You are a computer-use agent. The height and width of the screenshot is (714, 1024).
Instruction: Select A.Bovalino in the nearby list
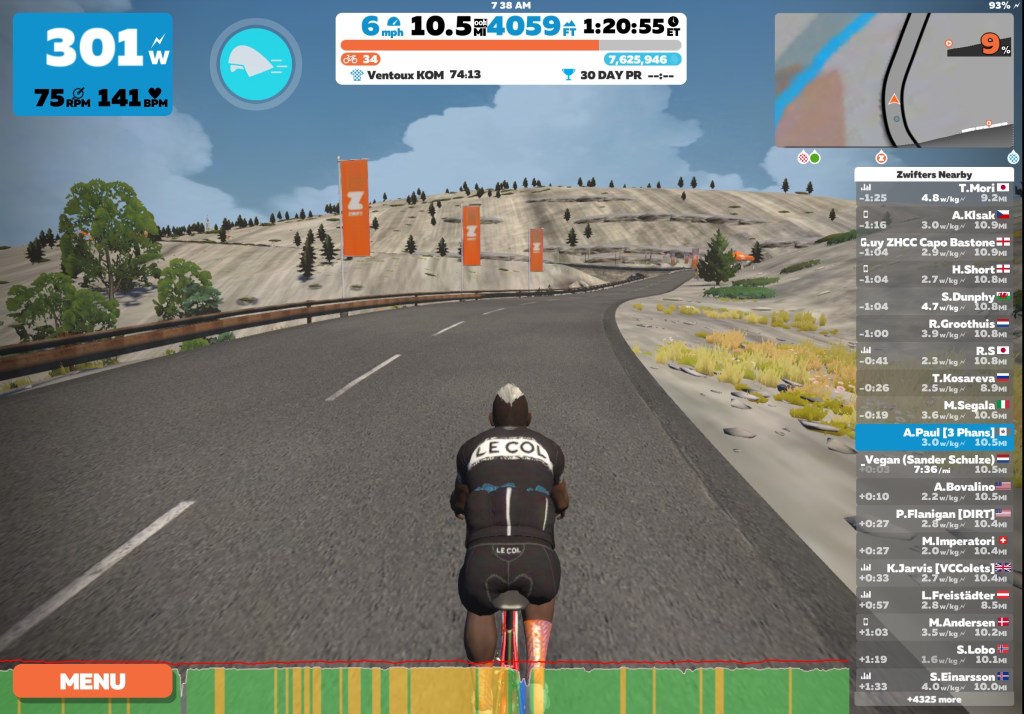(x=934, y=491)
